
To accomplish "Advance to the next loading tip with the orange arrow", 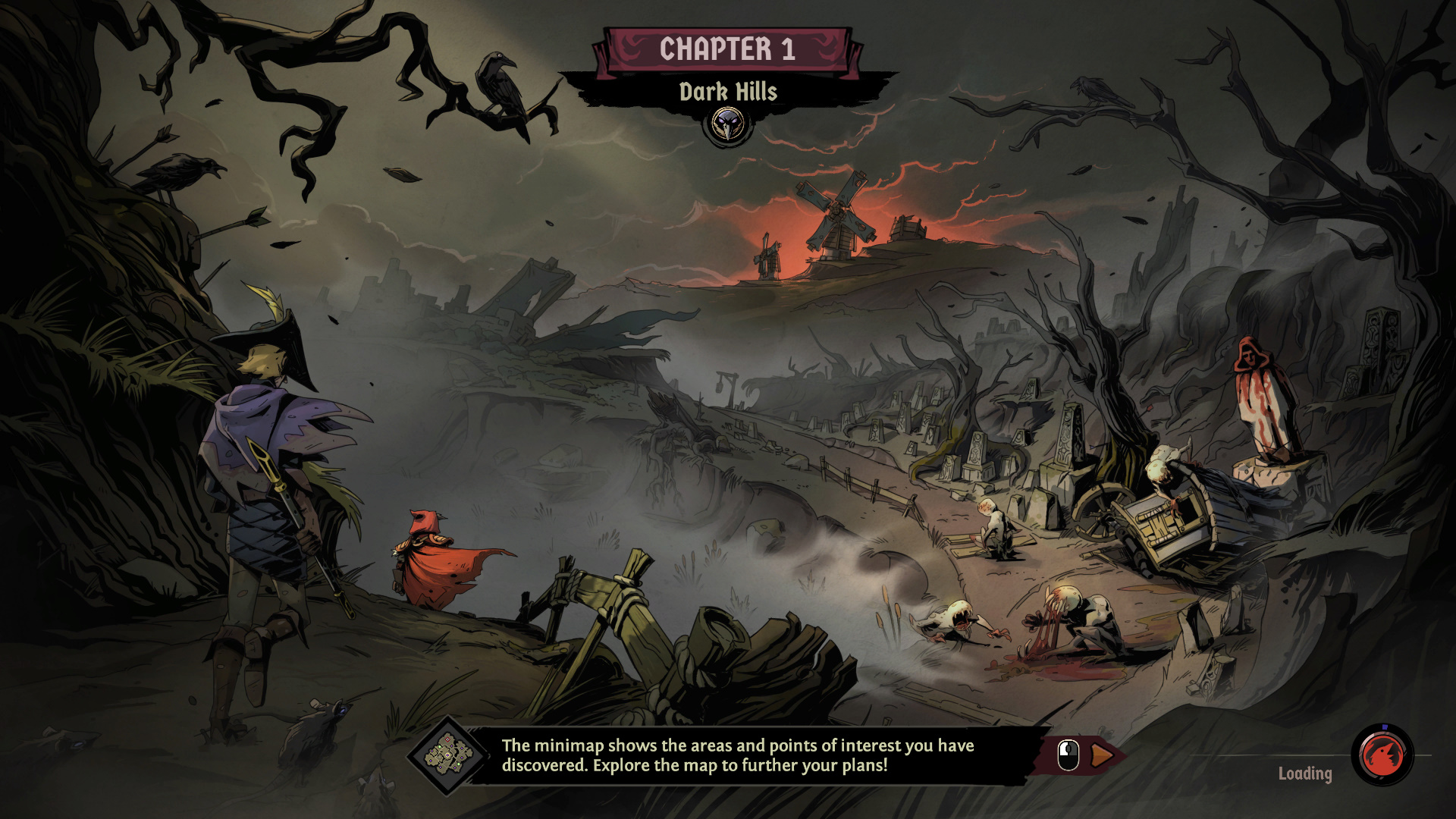I will point(1102,755).
